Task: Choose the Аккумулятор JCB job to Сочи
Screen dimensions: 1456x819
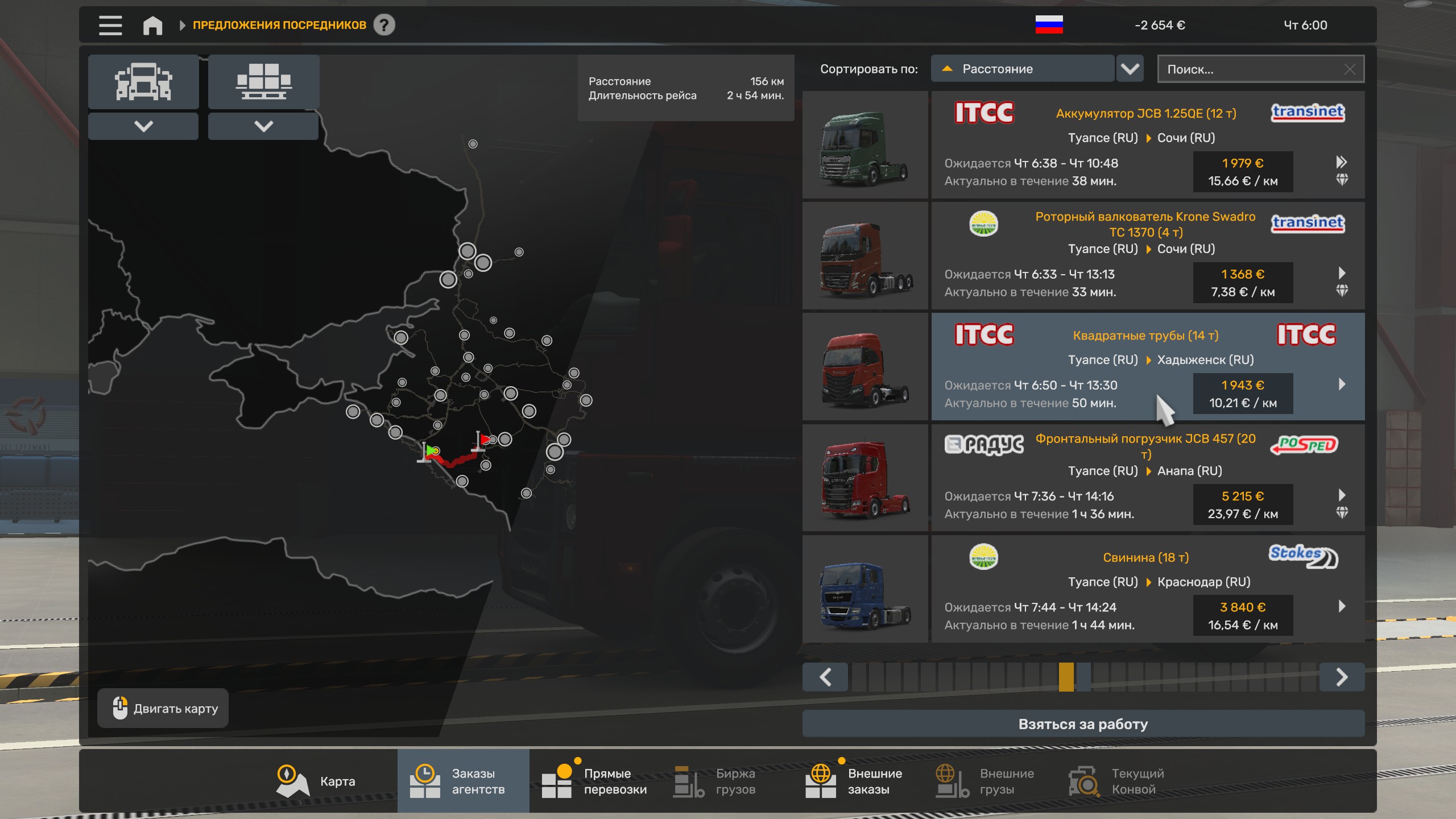Action: click(1147, 145)
